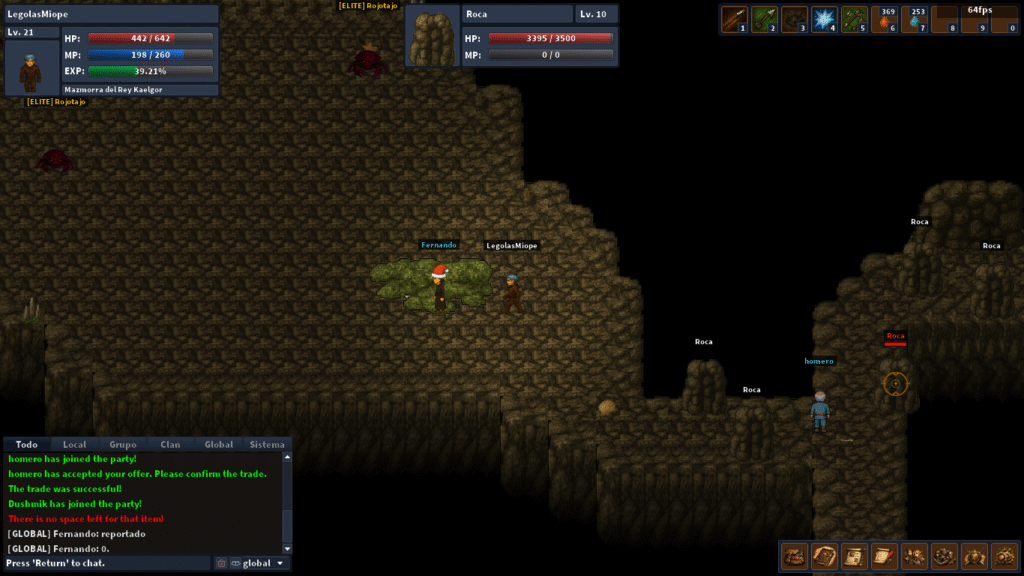The image size is (1024, 576).
Task: Switch to the Global chat tab
Action: tap(219, 444)
